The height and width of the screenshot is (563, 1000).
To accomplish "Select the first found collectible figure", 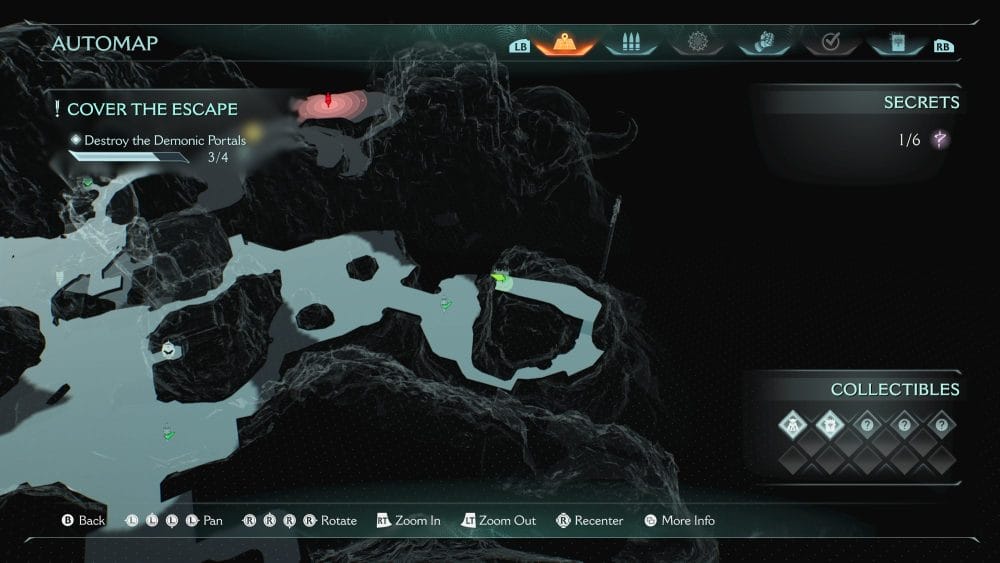I will tap(792, 424).
